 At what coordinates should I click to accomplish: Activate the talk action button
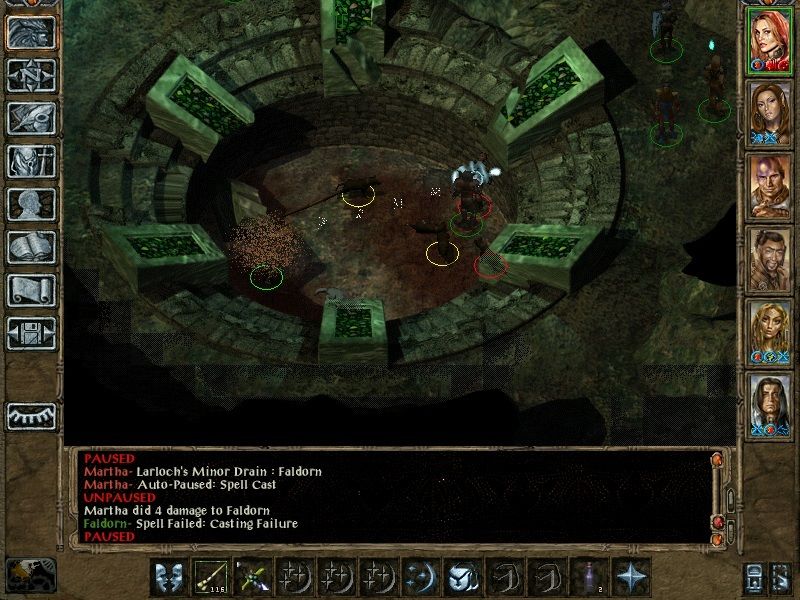pyautogui.click(x=166, y=578)
